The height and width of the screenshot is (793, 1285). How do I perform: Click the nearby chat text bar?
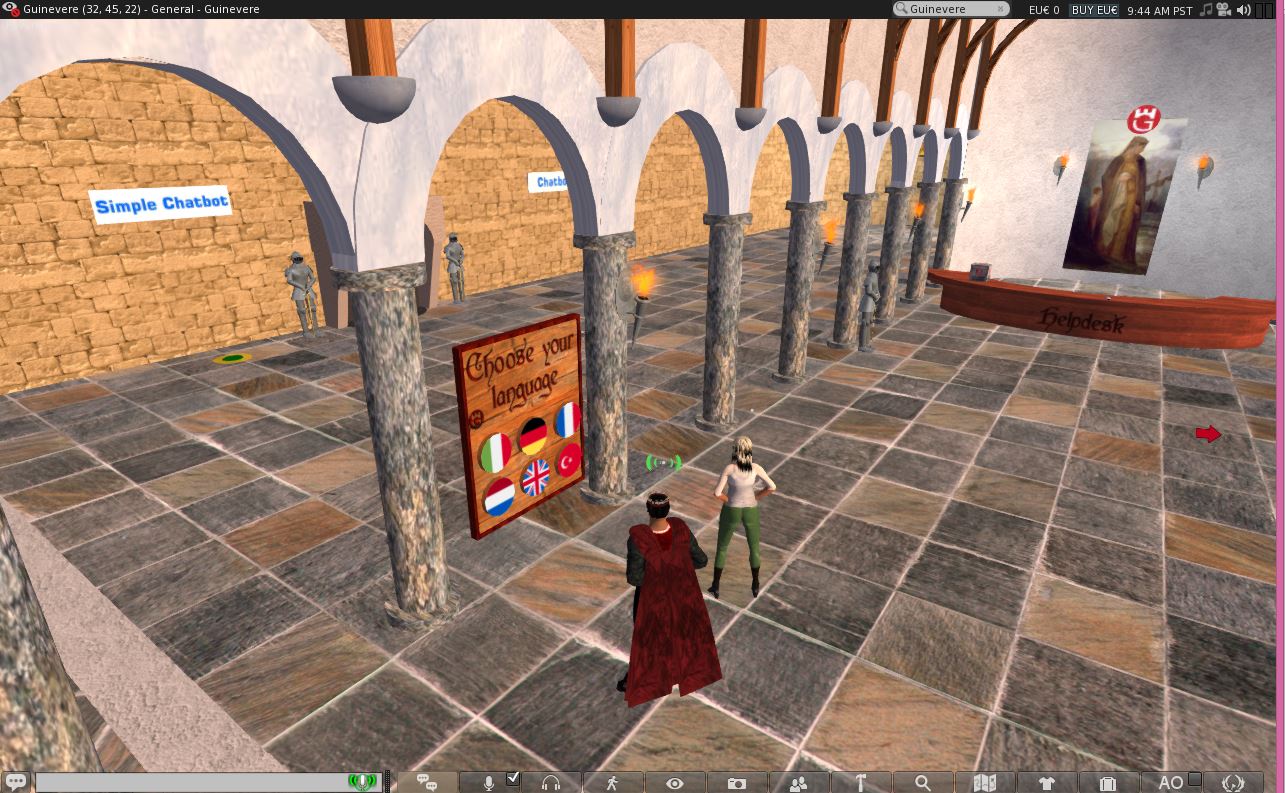(x=190, y=782)
